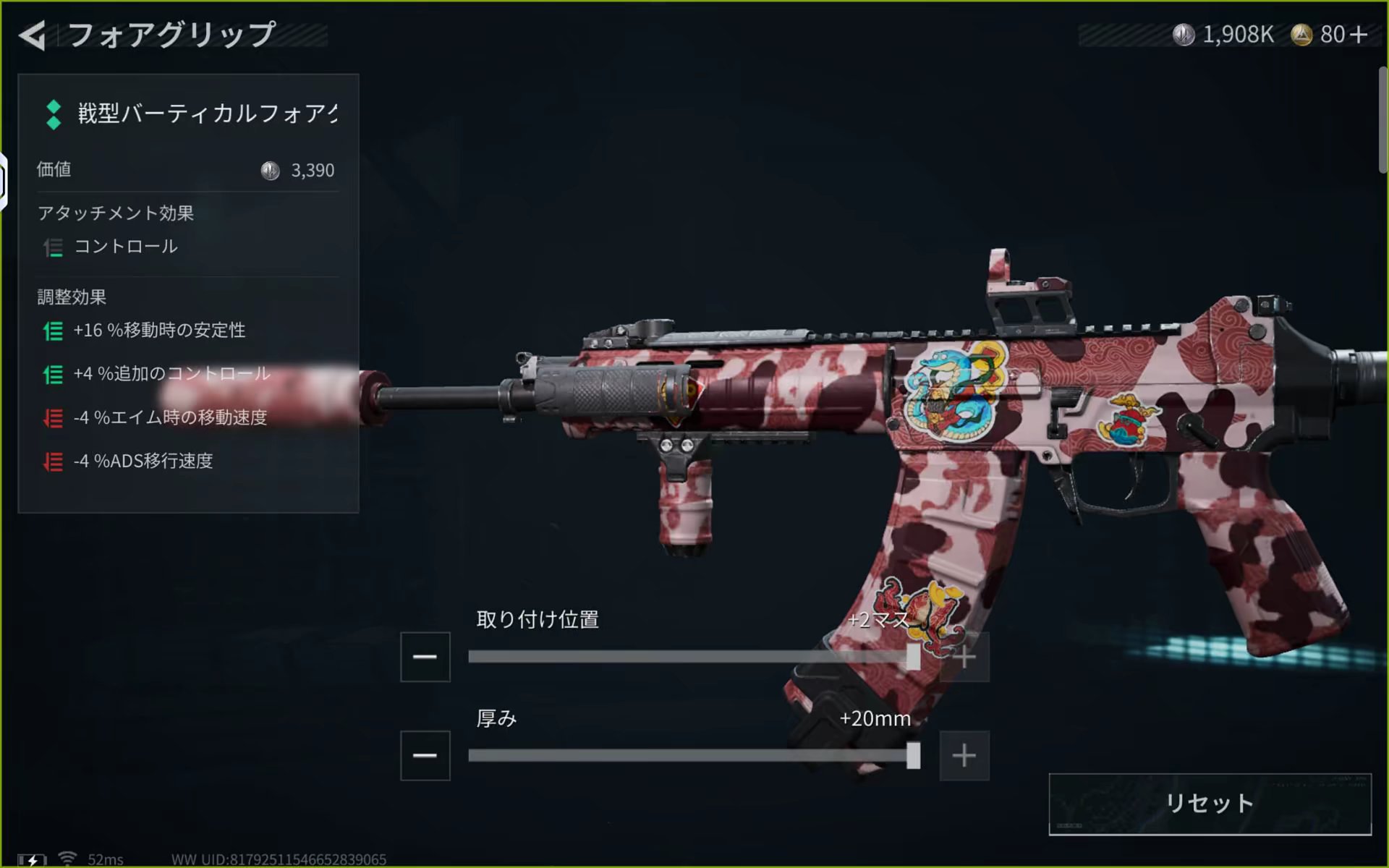Image resolution: width=1389 pixels, height=868 pixels.
Task: Increase 取り付け位置 with the plus button
Action: coord(964,657)
